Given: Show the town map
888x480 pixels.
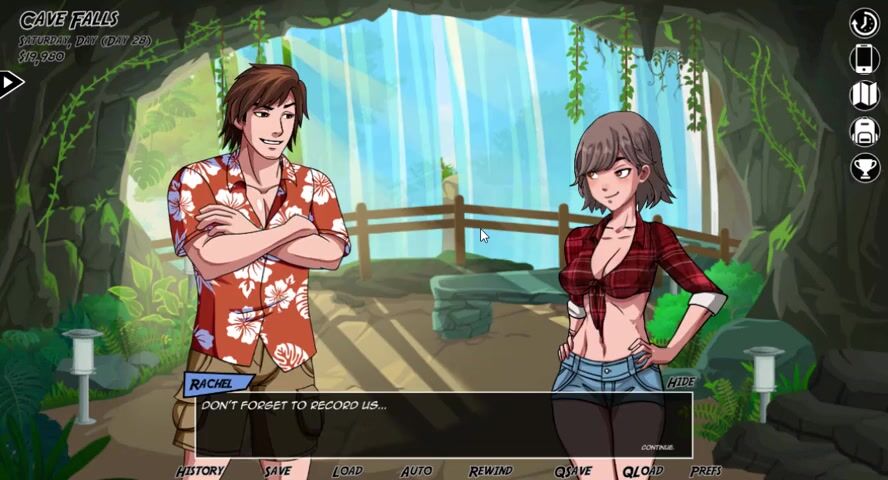Looking at the screenshot, I should point(864,95).
